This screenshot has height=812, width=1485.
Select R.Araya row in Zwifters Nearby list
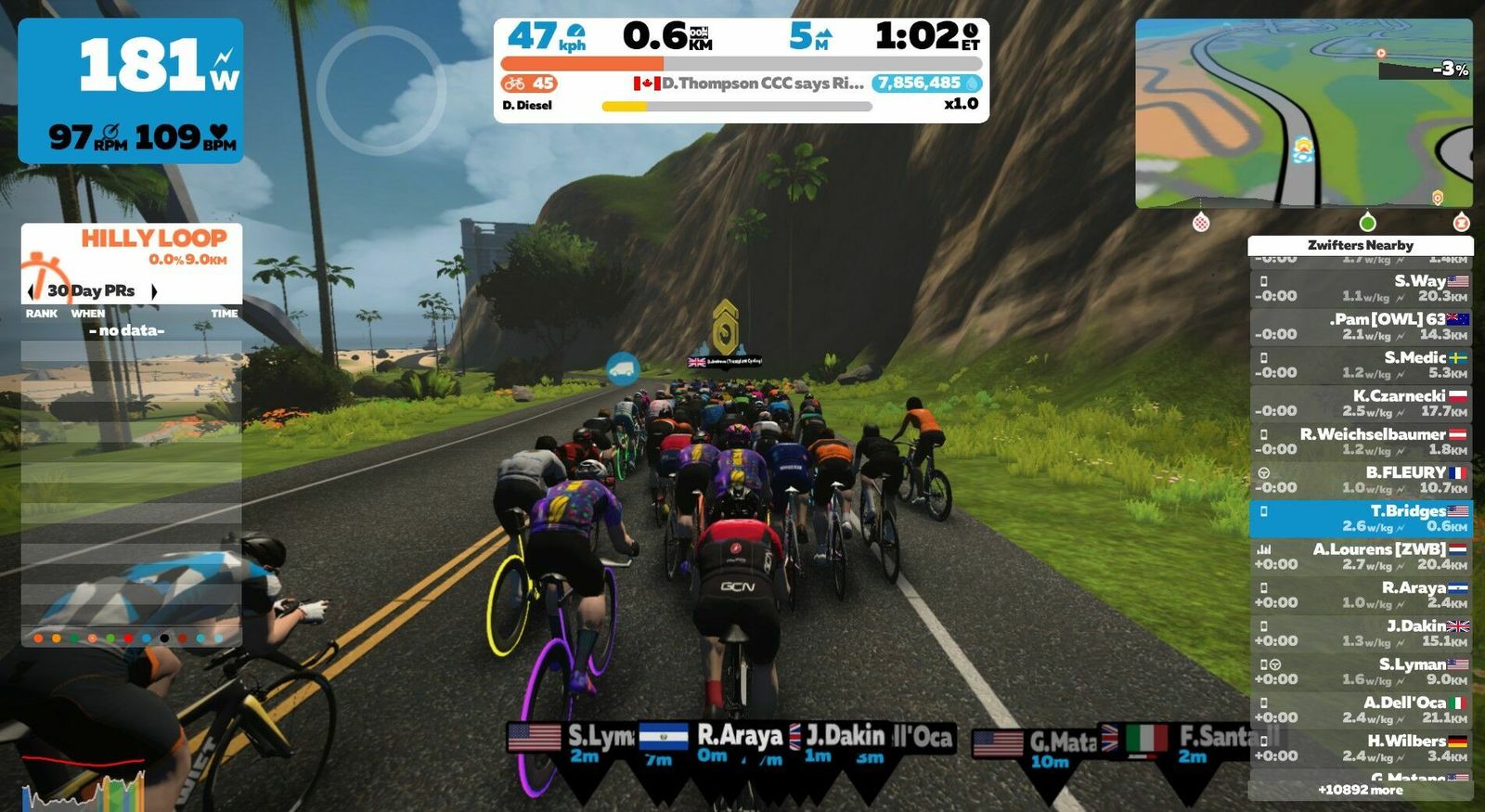click(1360, 595)
